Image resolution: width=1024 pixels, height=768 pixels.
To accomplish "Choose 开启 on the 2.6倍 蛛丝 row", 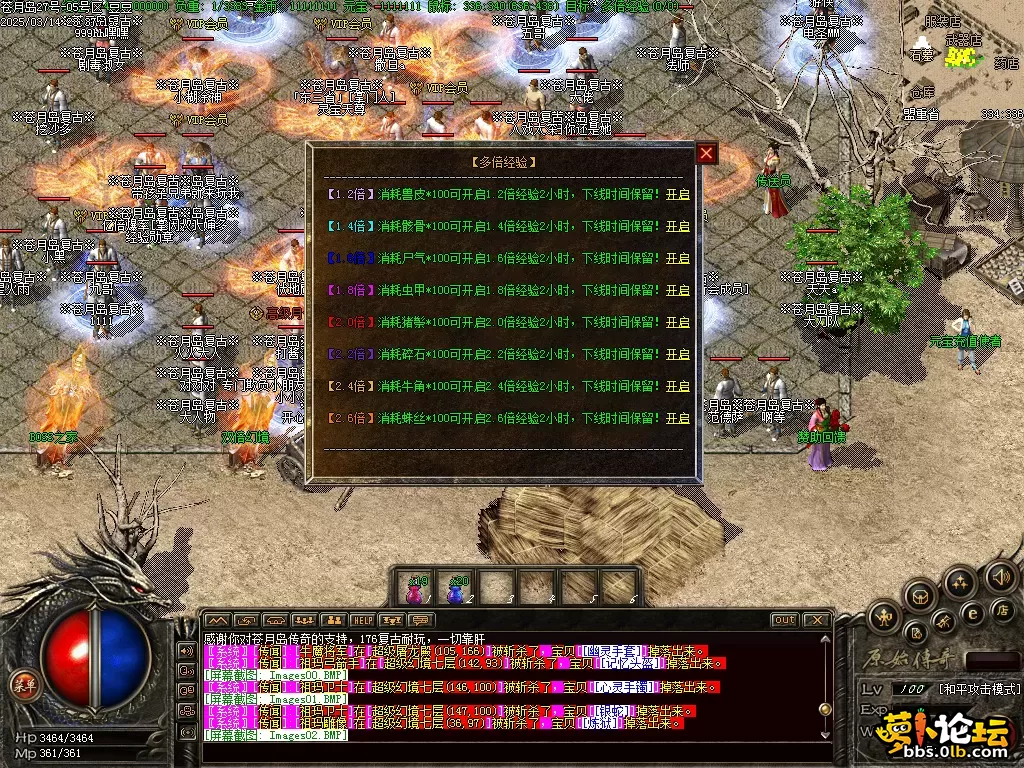I will (678, 419).
